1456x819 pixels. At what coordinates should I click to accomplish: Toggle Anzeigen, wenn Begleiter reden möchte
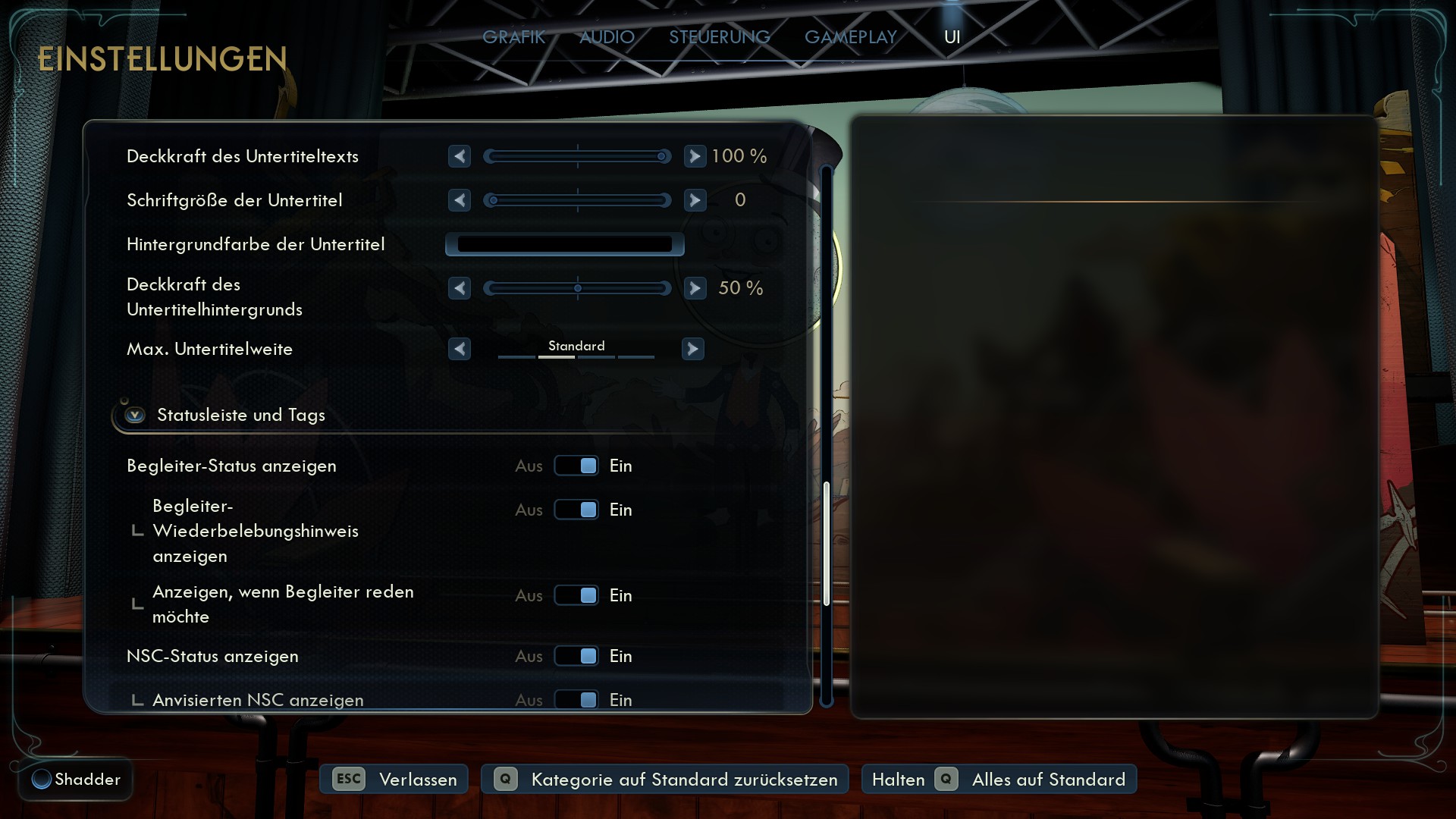pyautogui.click(x=576, y=595)
